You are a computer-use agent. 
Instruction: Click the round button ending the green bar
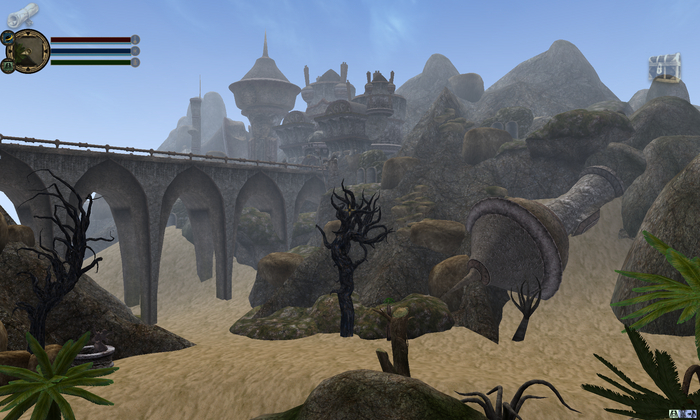135,62
